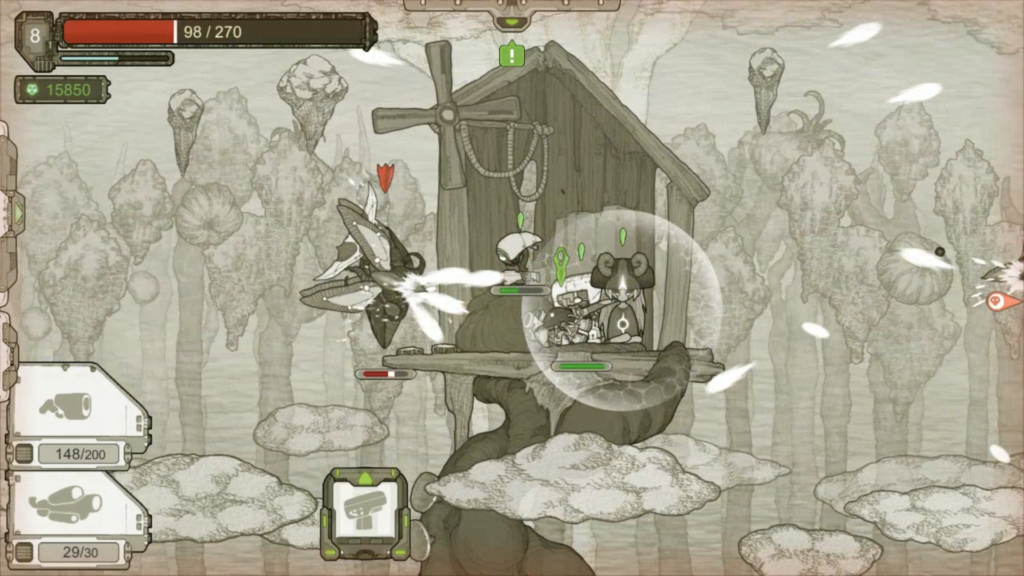The width and height of the screenshot is (1024, 576).
Task: Expand the top center pull-down tab
Action: 511,20
